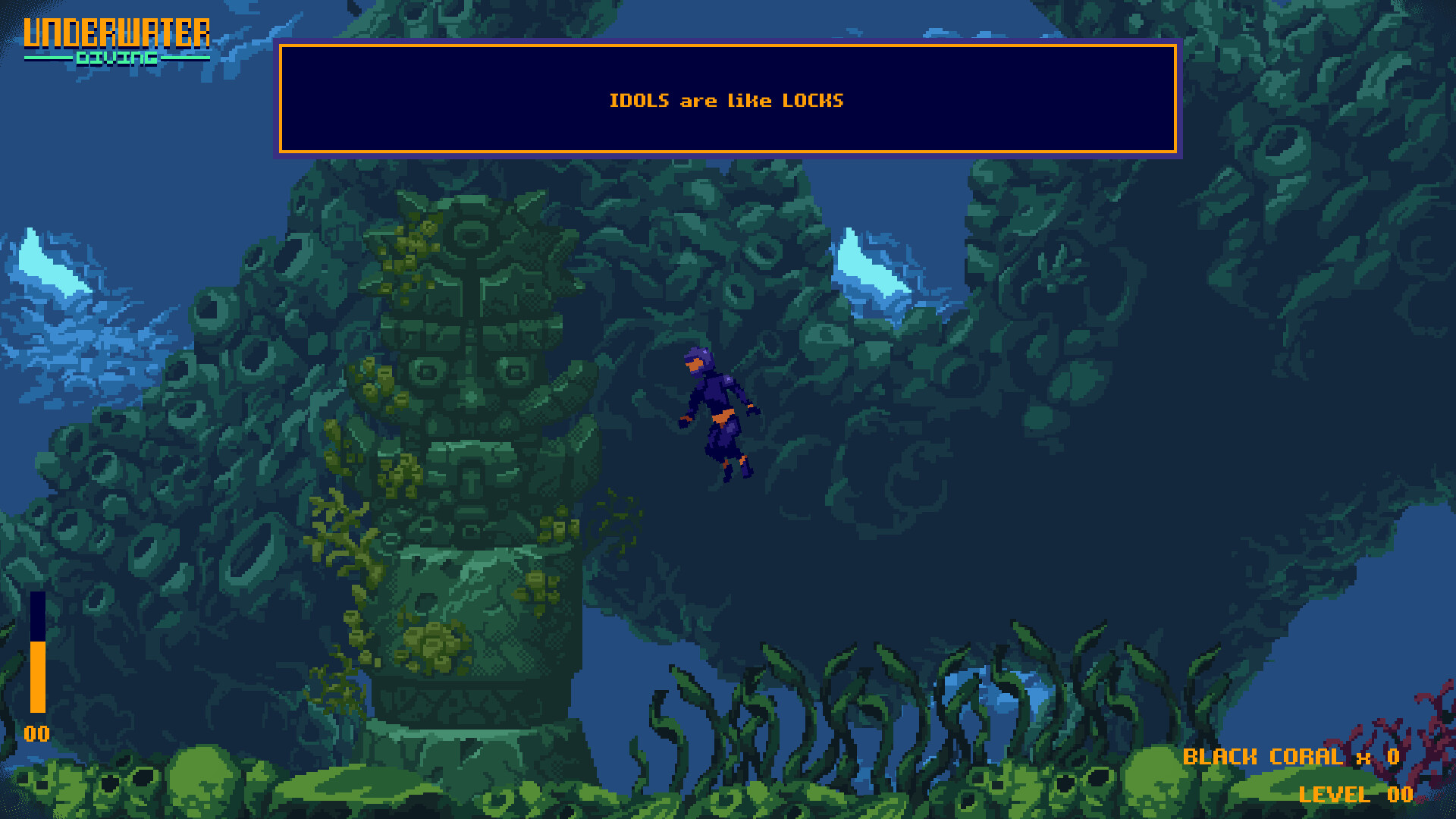Viewport: 1456px width, 819px height.
Task: Click the LEVEL 00 label
Action: (1357, 795)
